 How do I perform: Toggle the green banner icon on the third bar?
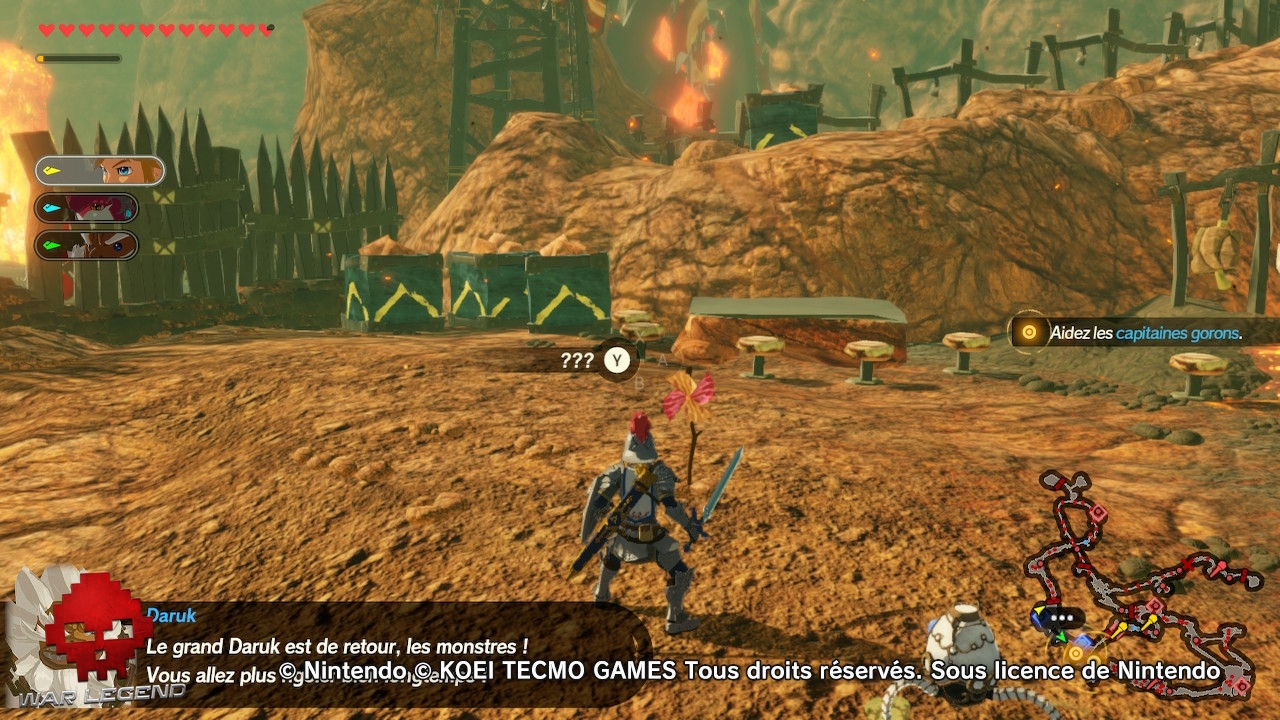51,243
